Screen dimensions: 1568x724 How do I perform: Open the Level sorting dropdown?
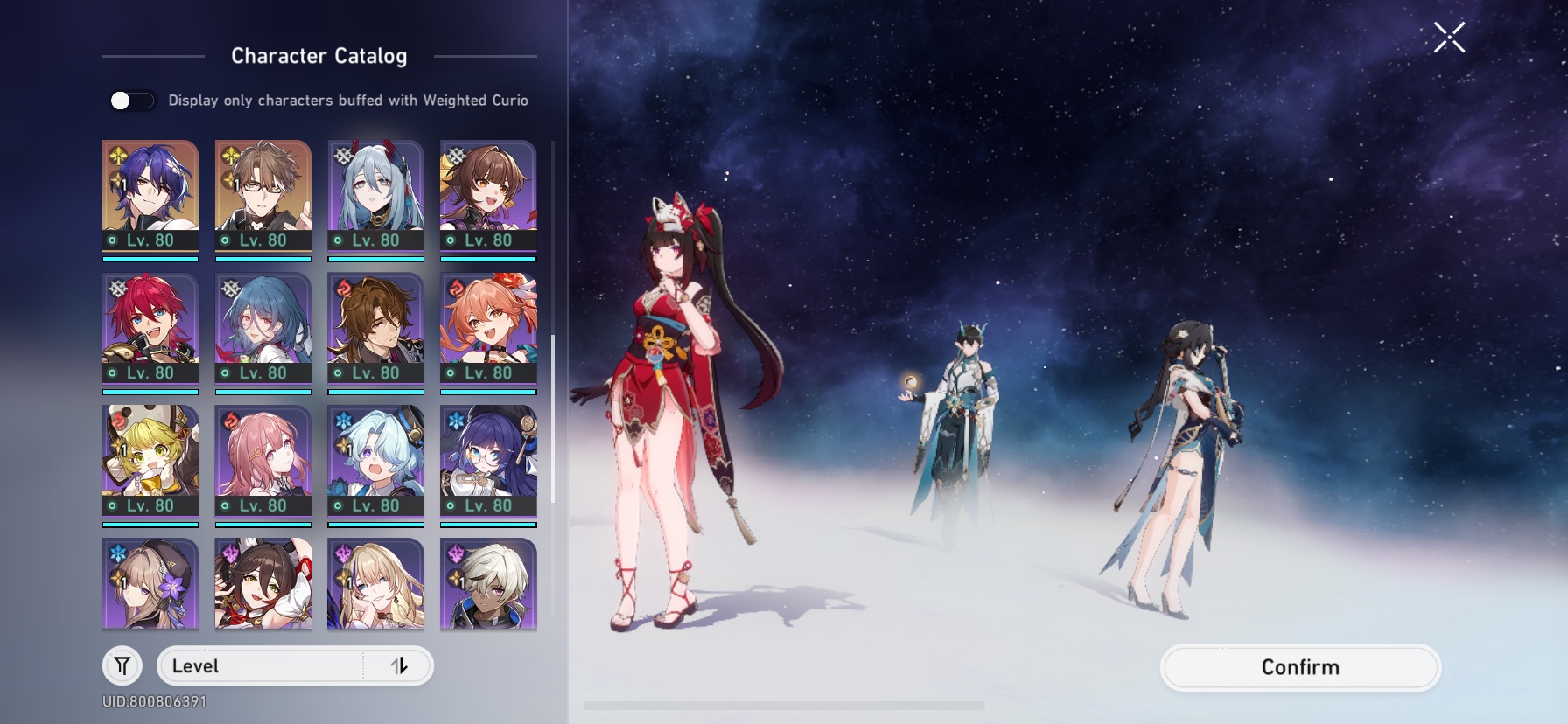click(262, 665)
